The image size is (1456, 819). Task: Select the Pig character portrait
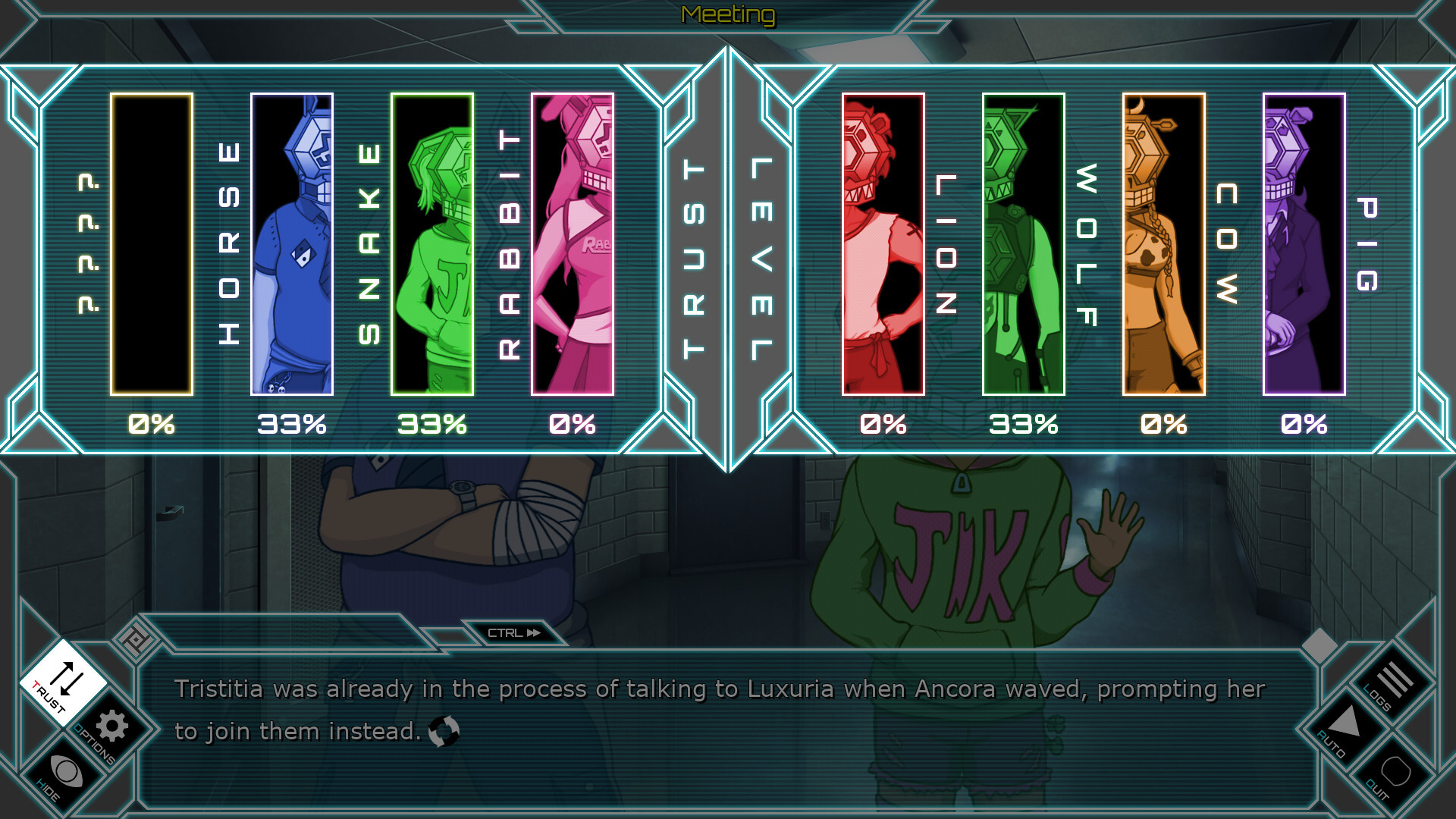pos(1304,244)
